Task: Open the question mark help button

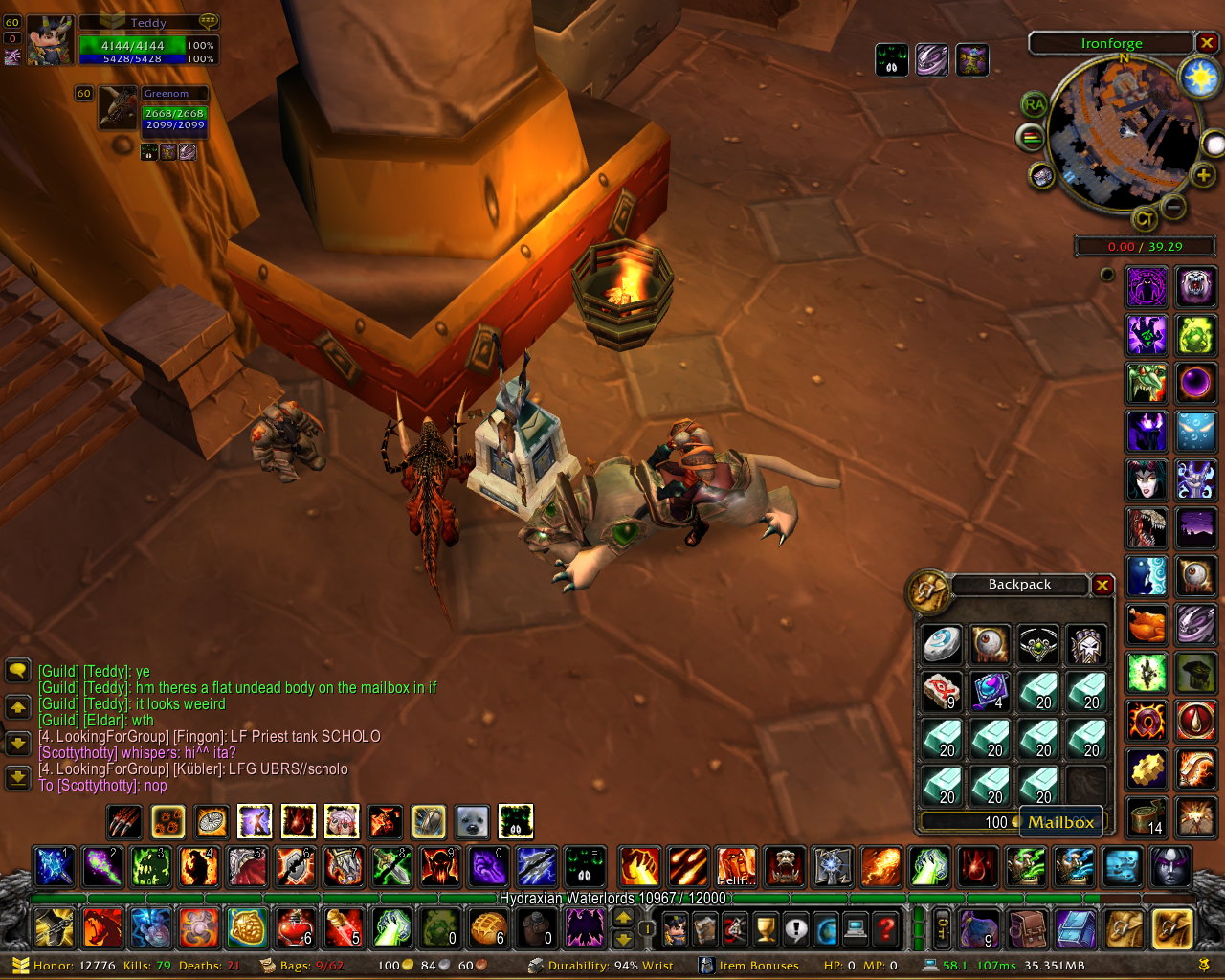Action: point(887,927)
